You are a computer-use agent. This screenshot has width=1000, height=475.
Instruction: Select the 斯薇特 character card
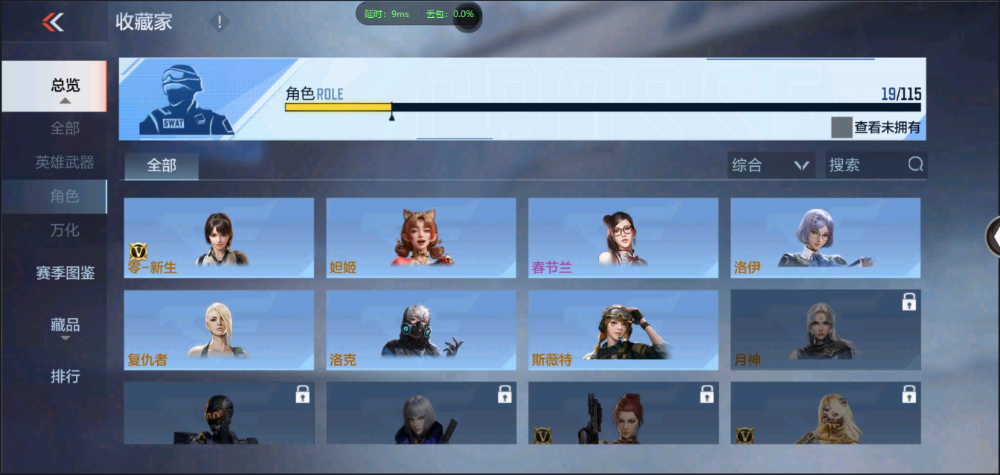pos(623,330)
